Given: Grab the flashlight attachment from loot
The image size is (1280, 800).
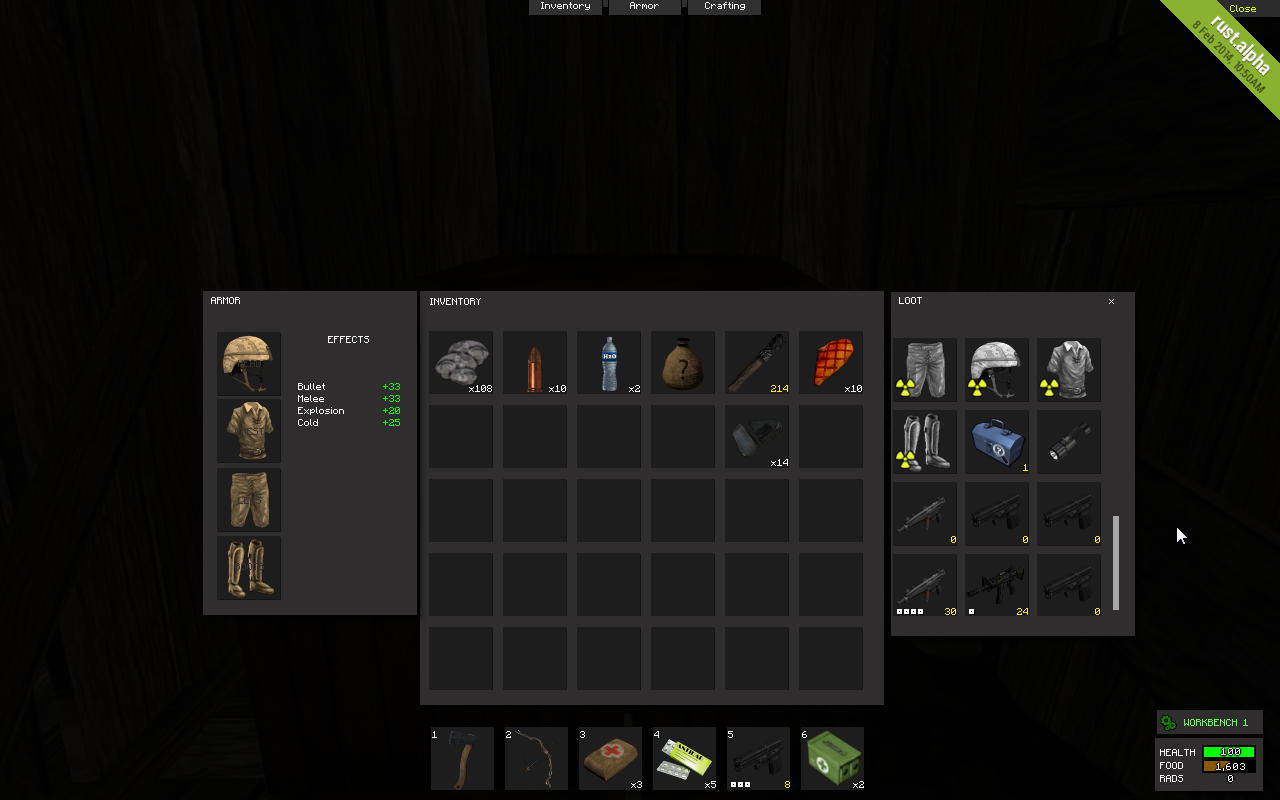Looking at the screenshot, I should (x=1069, y=441).
